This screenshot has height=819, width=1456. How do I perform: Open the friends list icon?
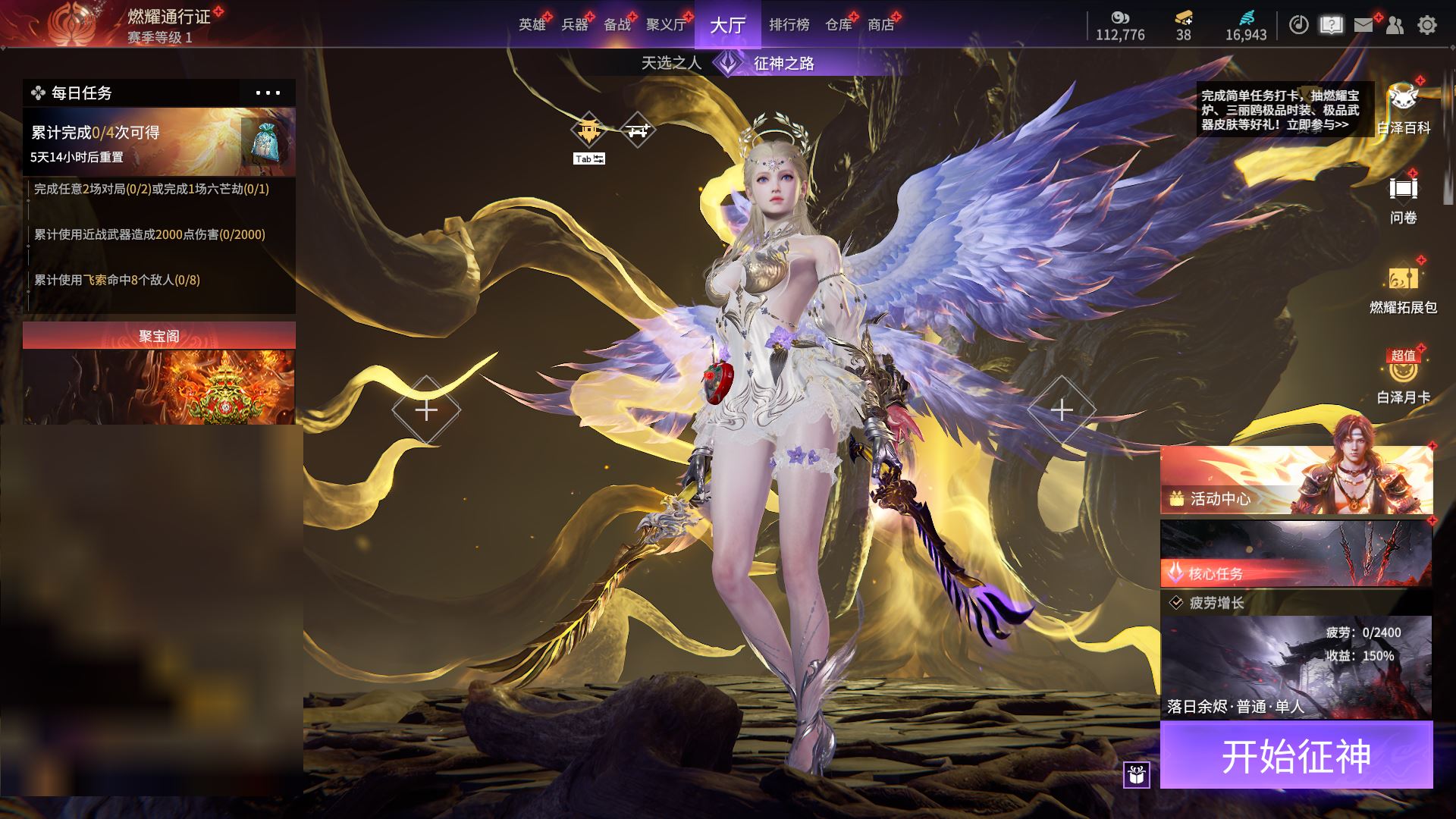[x=1395, y=25]
